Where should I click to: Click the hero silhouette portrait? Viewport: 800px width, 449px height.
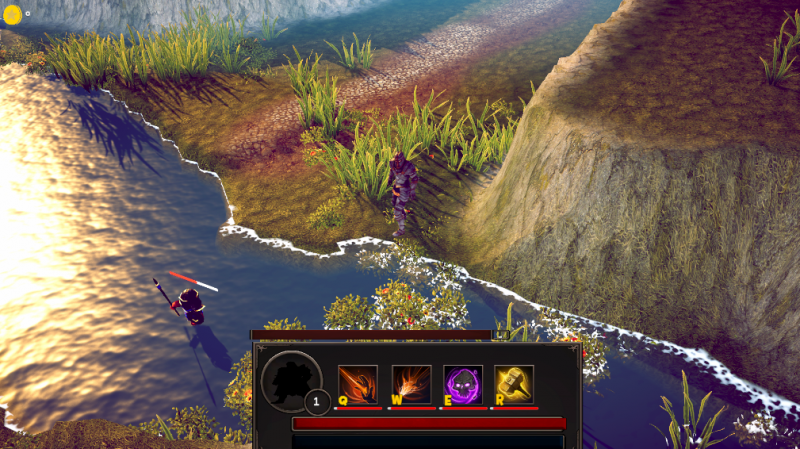point(289,381)
